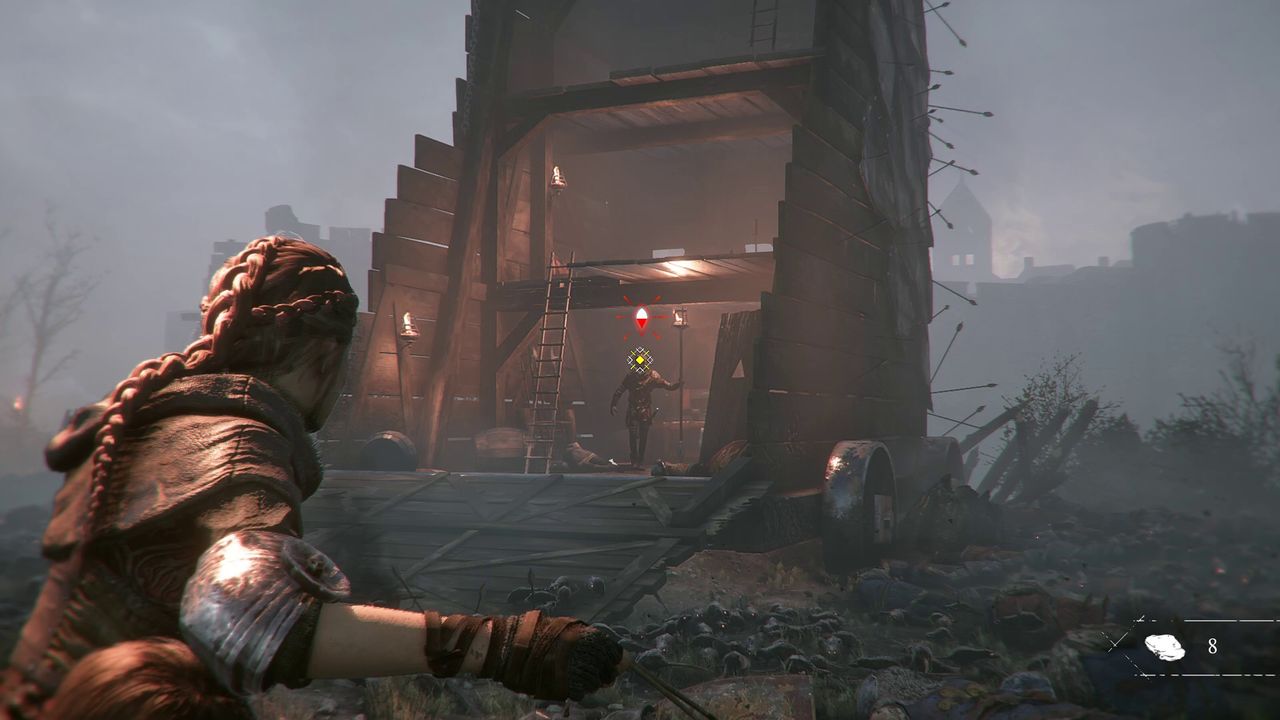Screen dimensions: 1280x720
Task: Select the rock ammo icon
Action: point(1164,647)
